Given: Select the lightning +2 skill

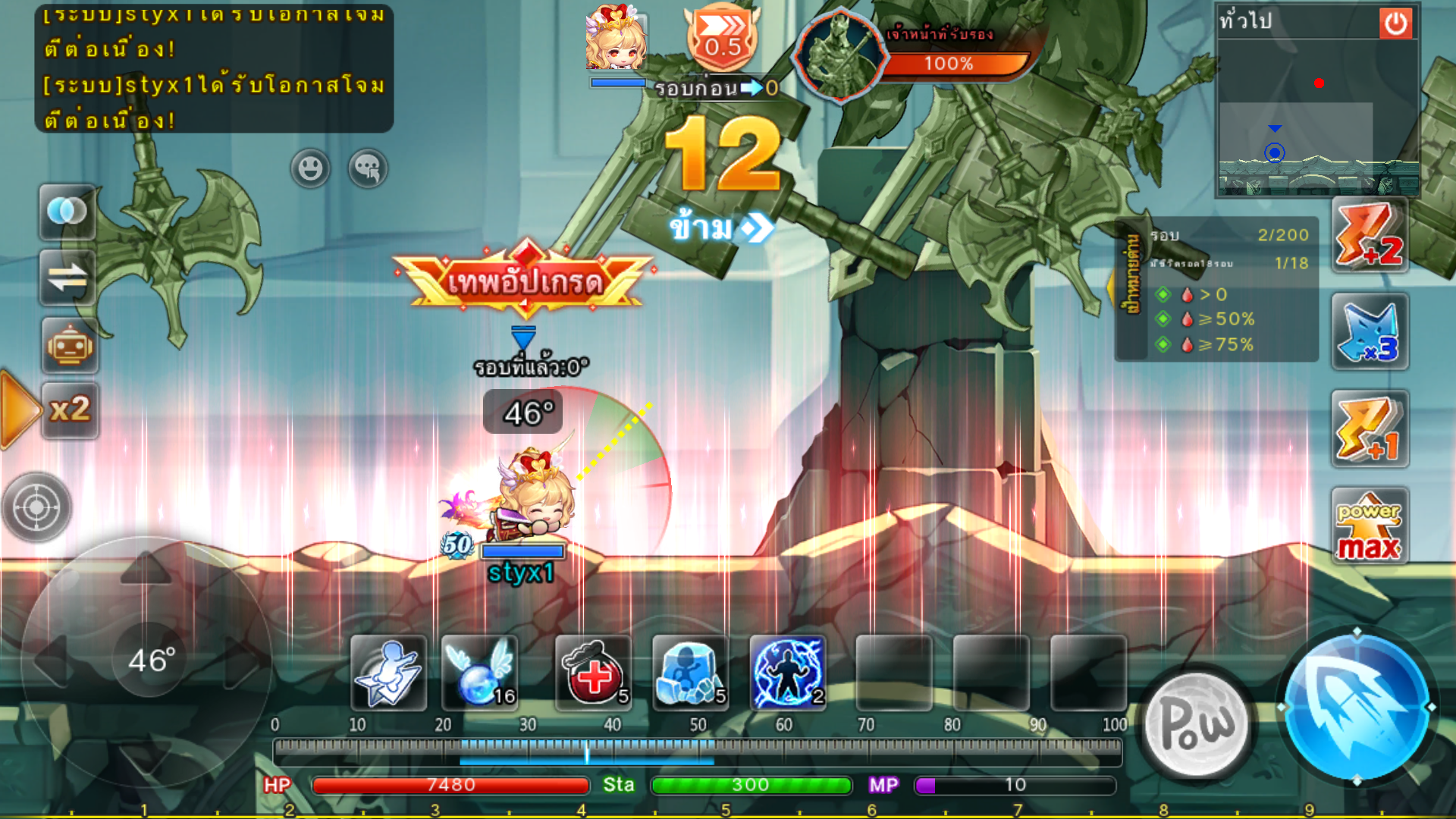Looking at the screenshot, I should point(1370,235).
